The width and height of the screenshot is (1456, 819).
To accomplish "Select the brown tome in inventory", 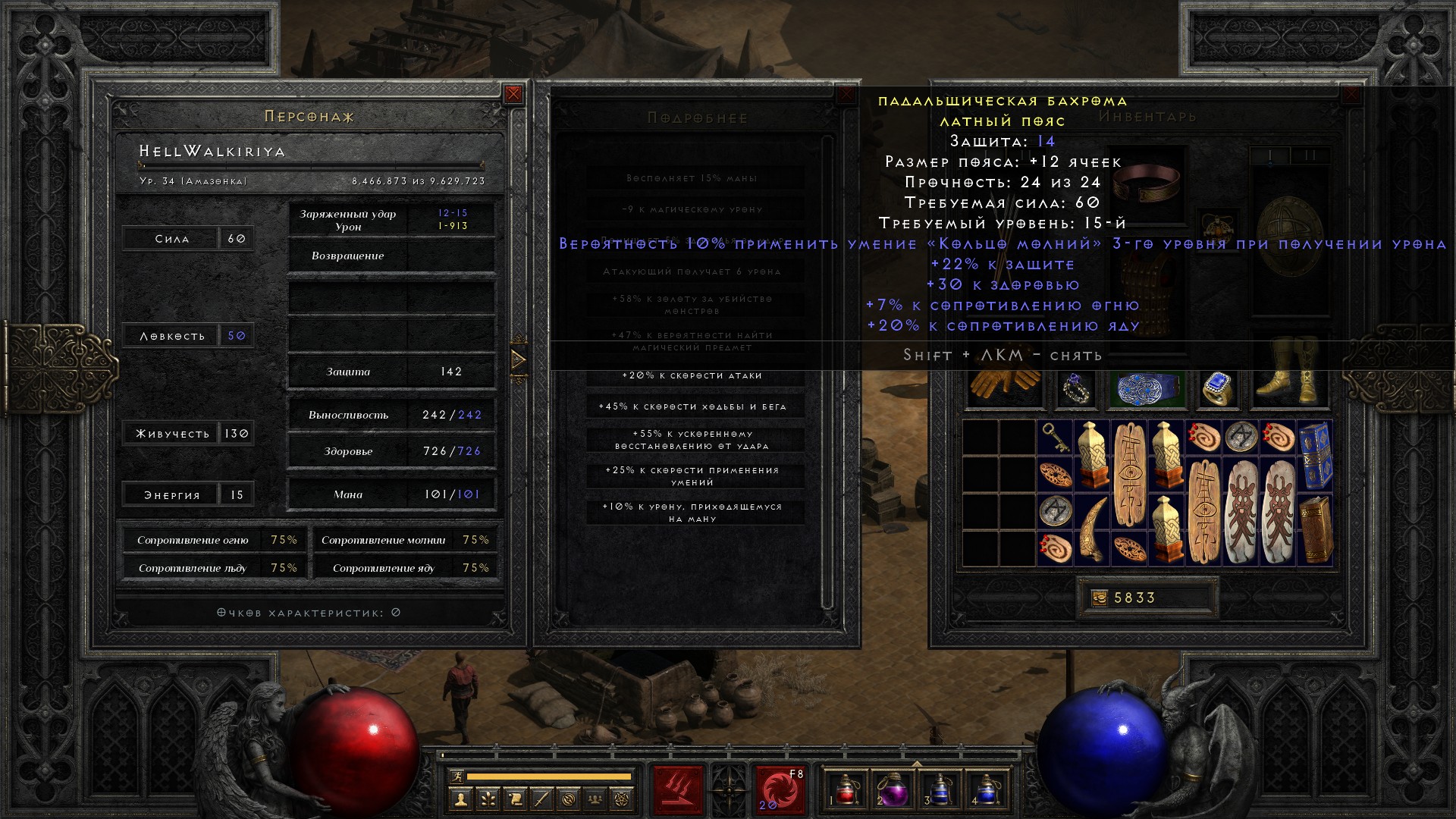I will tap(1314, 529).
